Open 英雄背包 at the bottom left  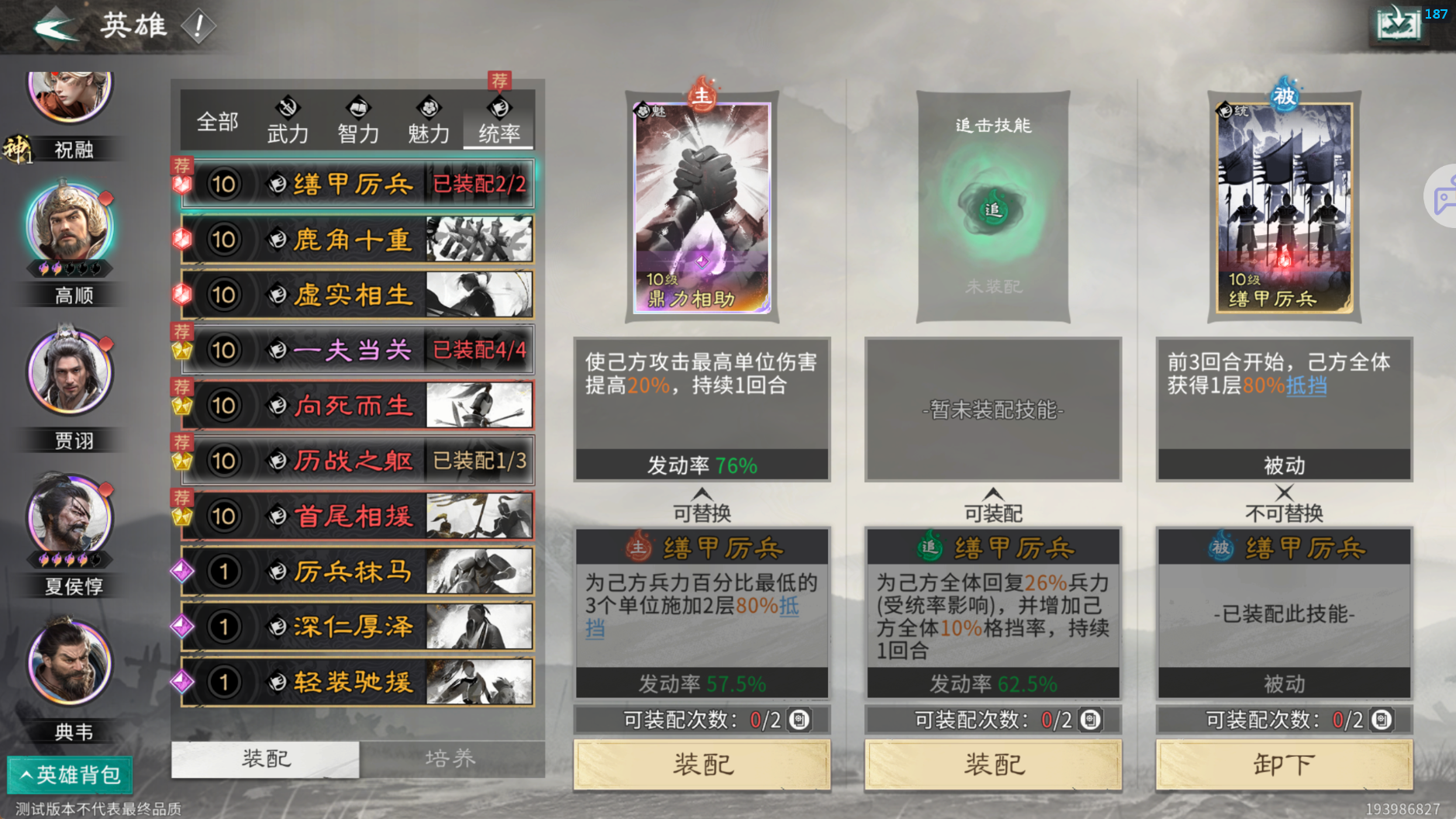pos(70,774)
